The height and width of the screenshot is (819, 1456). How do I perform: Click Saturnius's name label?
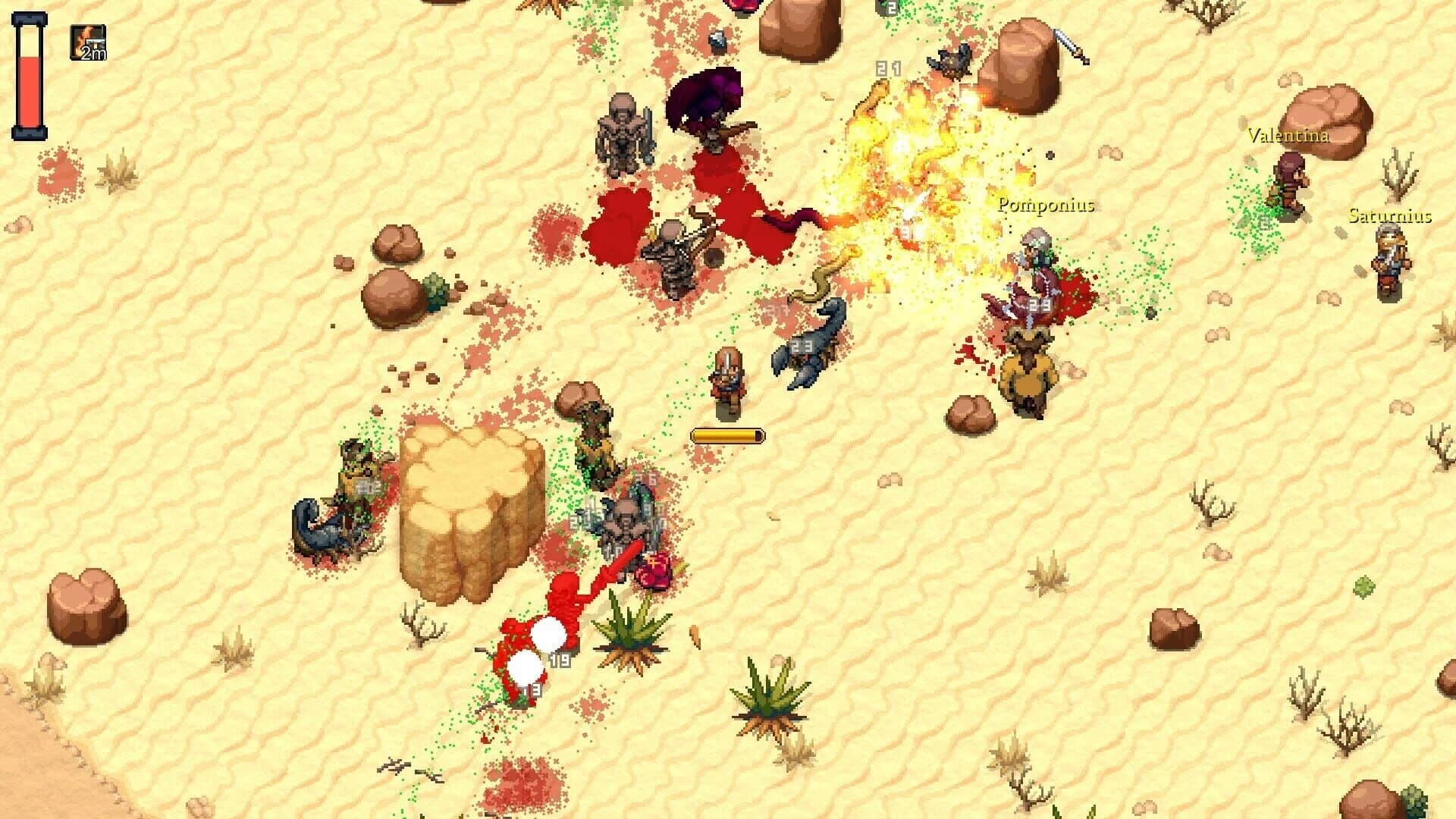pyautogui.click(x=1392, y=216)
